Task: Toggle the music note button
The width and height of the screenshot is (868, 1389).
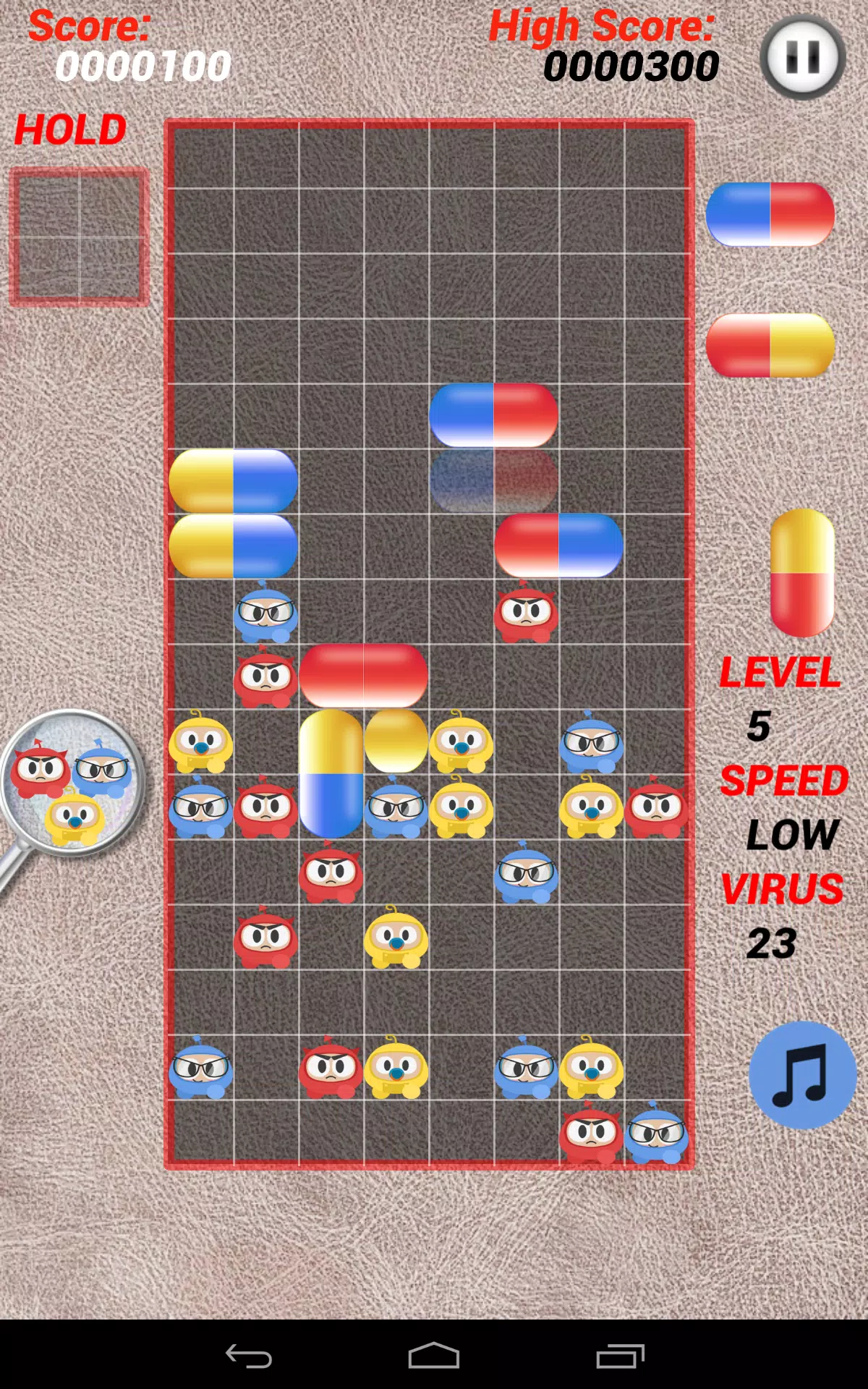Action: pyautogui.click(x=802, y=1075)
